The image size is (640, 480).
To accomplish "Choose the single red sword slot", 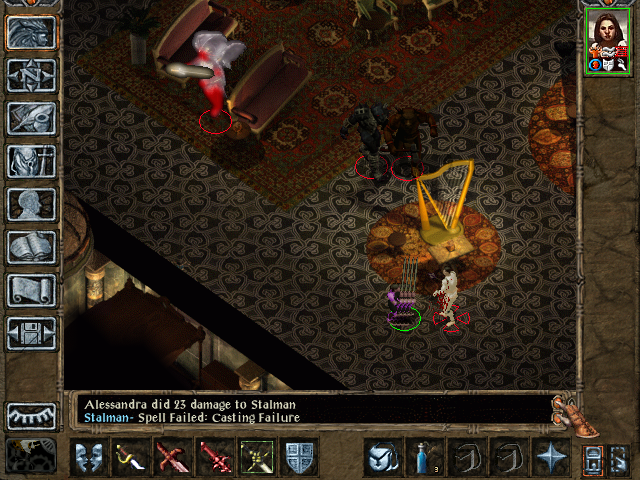I will pos(213,458).
